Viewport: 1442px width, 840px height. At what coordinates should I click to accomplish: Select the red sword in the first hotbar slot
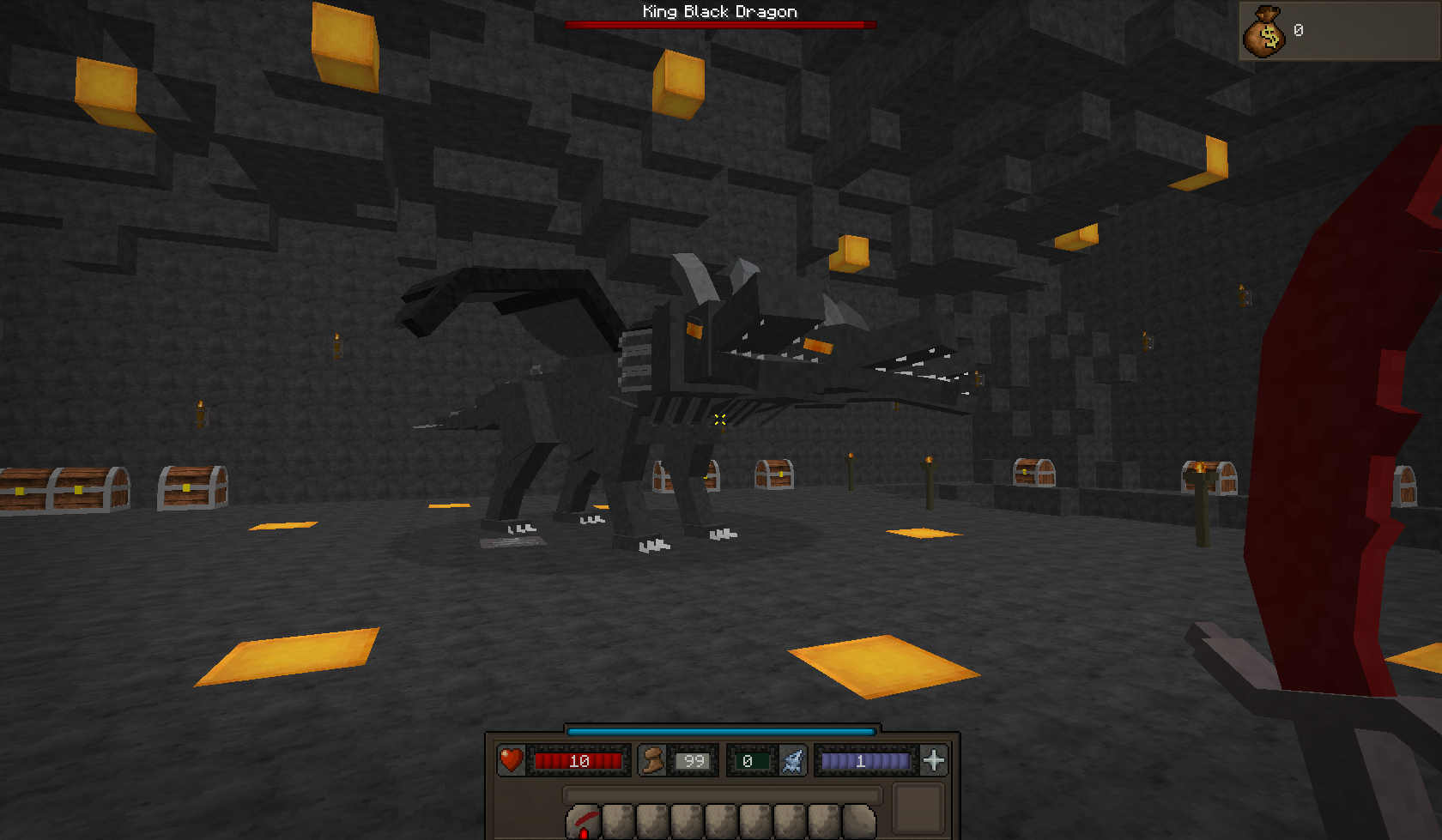pos(584,824)
